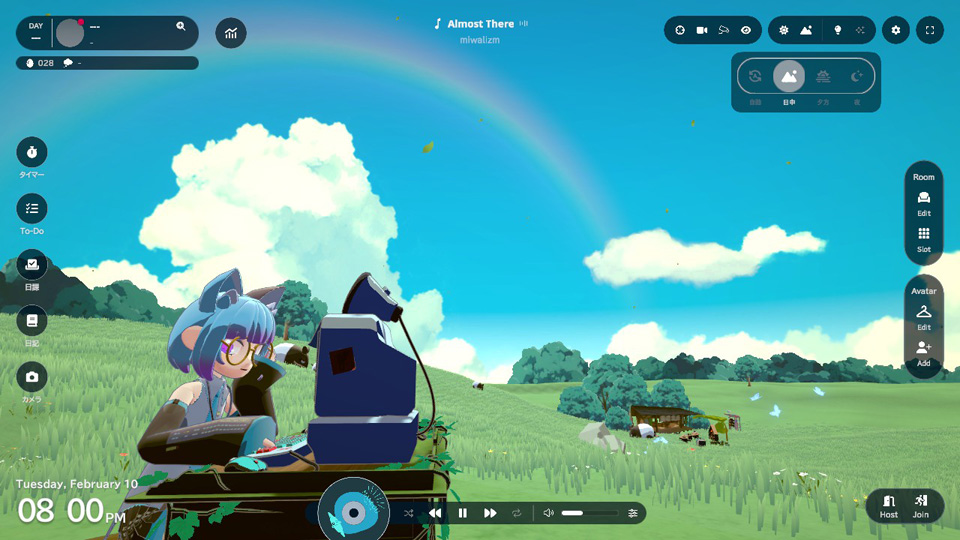Edit the room
This screenshot has height=540, width=960.
924,201
